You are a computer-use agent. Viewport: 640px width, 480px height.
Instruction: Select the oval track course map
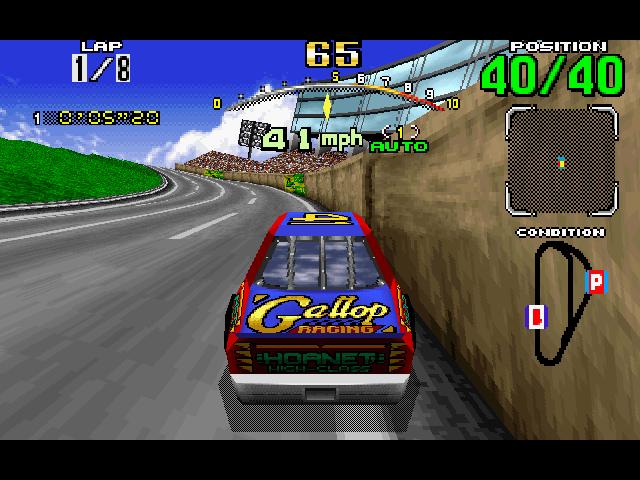click(x=562, y=302)
